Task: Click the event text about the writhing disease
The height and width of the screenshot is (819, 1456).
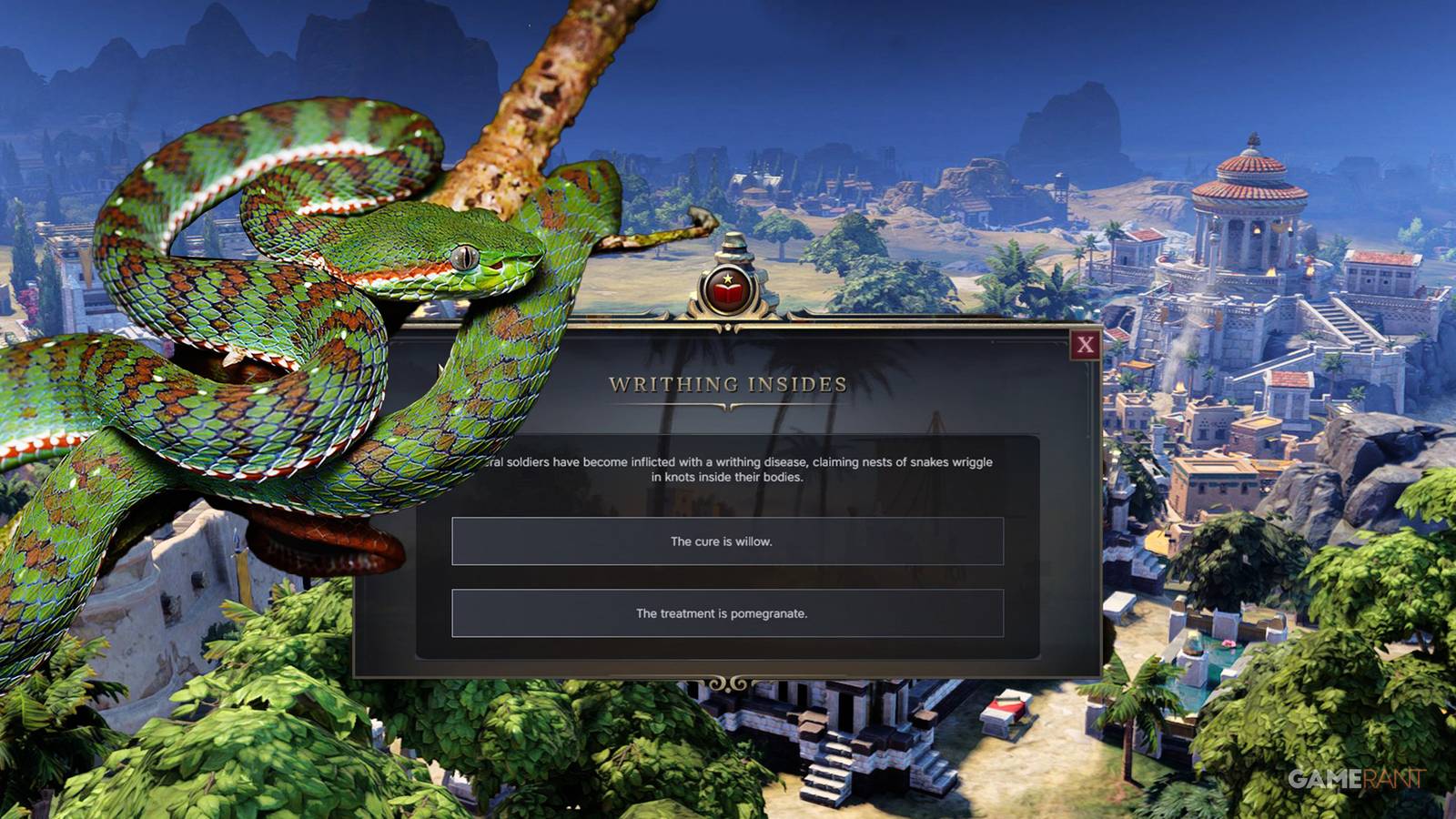Action: pos(728,469)
